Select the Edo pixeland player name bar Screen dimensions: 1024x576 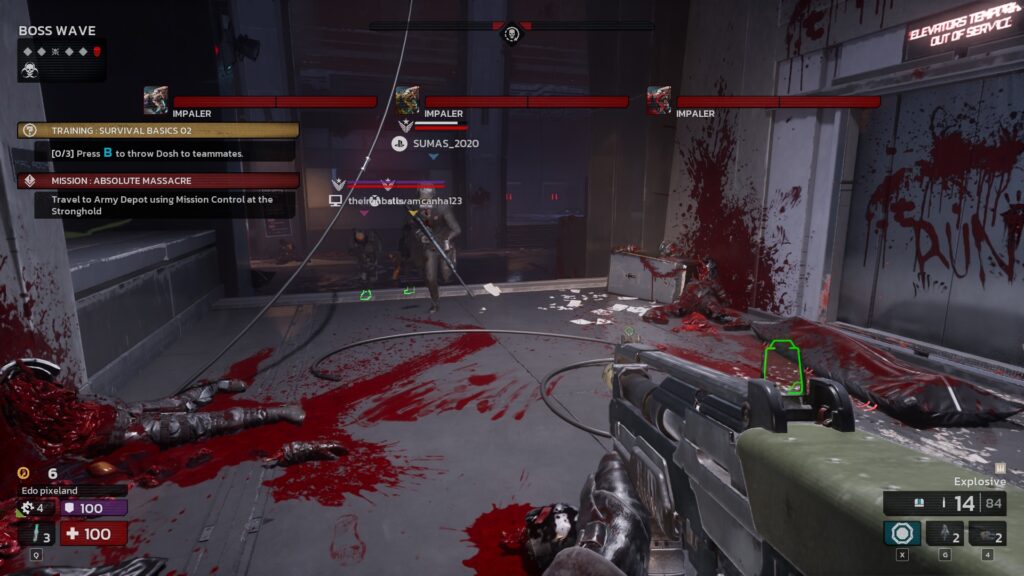[x=73, y=490]
